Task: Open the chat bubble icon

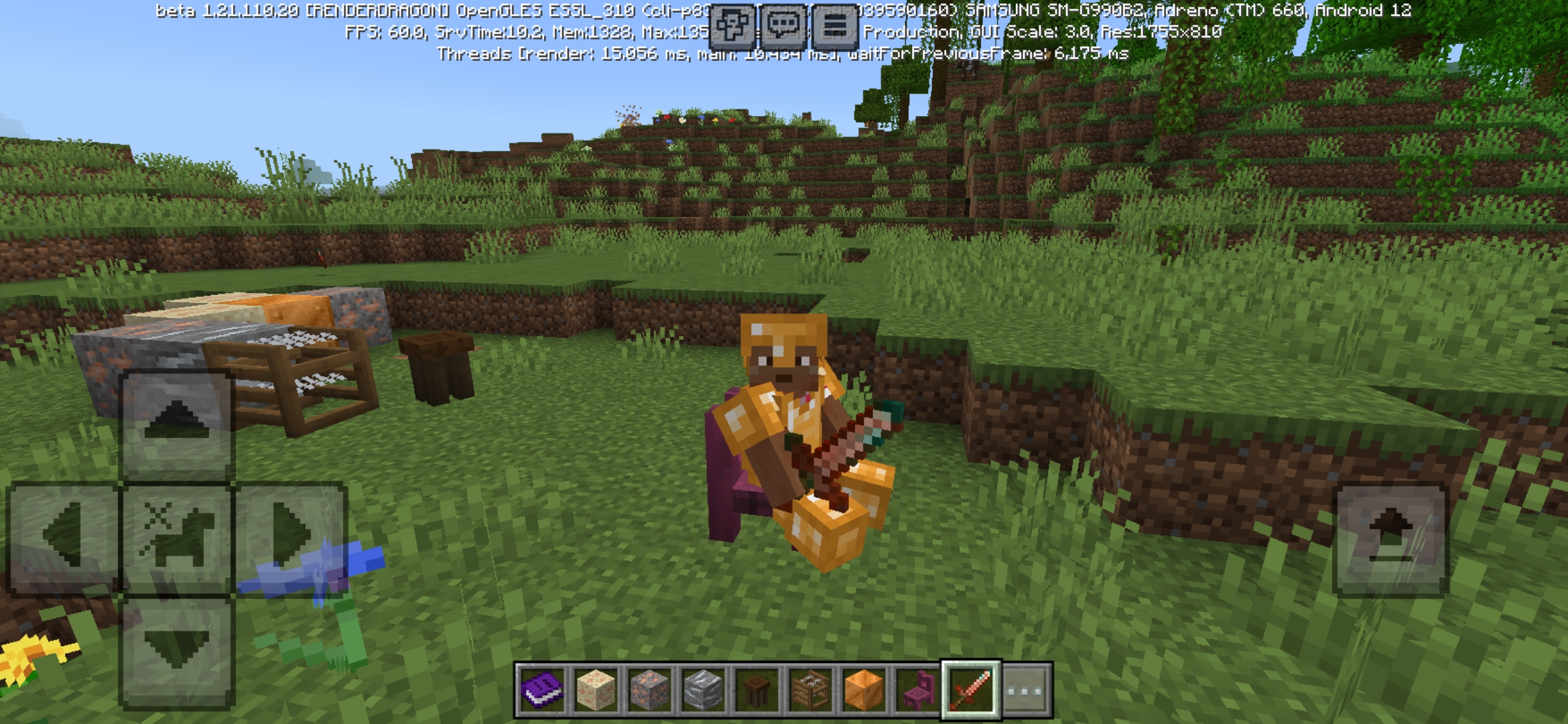Action: (x=783, y=25)
